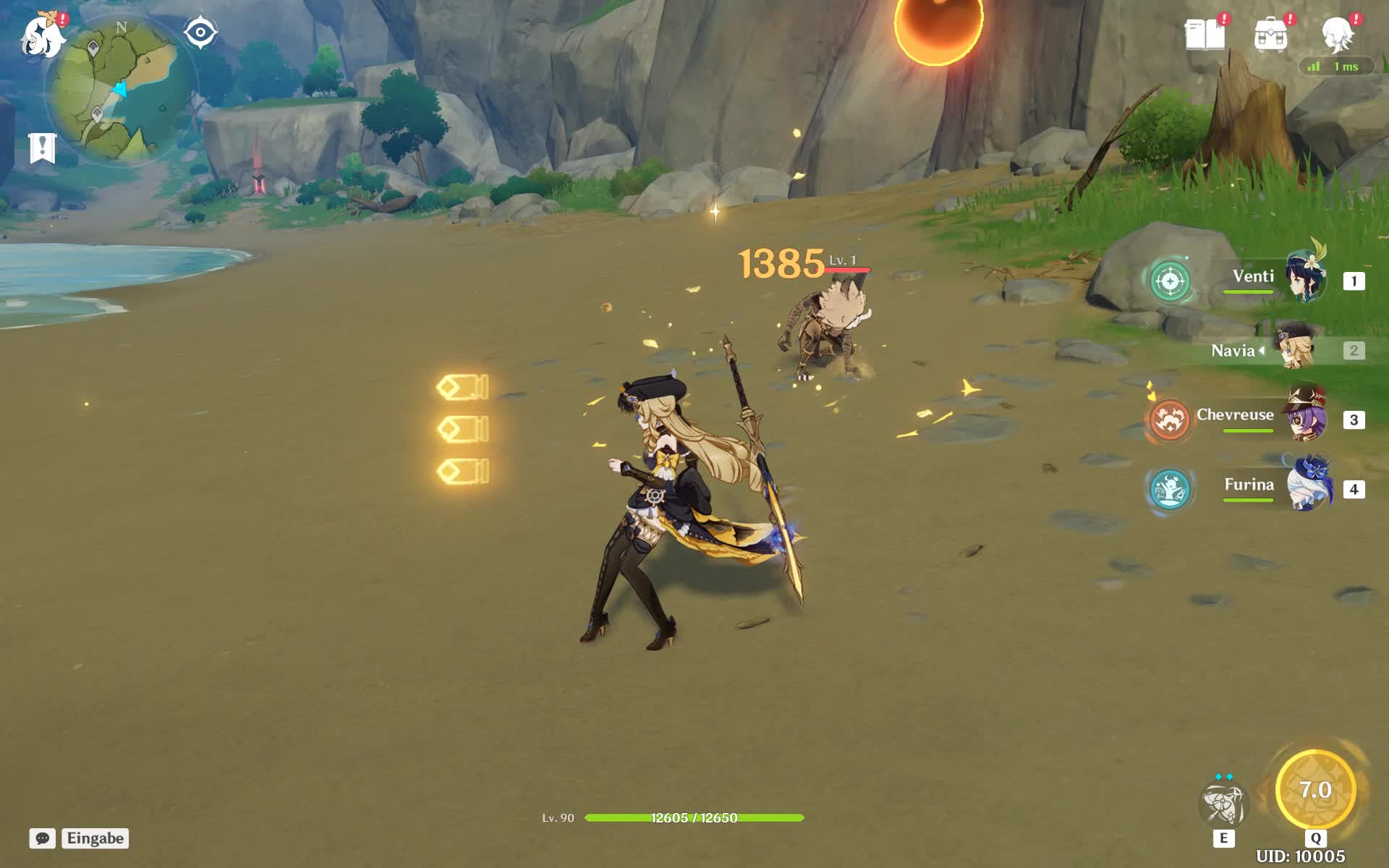Open the quest tracker bookmark icon
This screenshot has height=868, width=1389.
[43, 148]
